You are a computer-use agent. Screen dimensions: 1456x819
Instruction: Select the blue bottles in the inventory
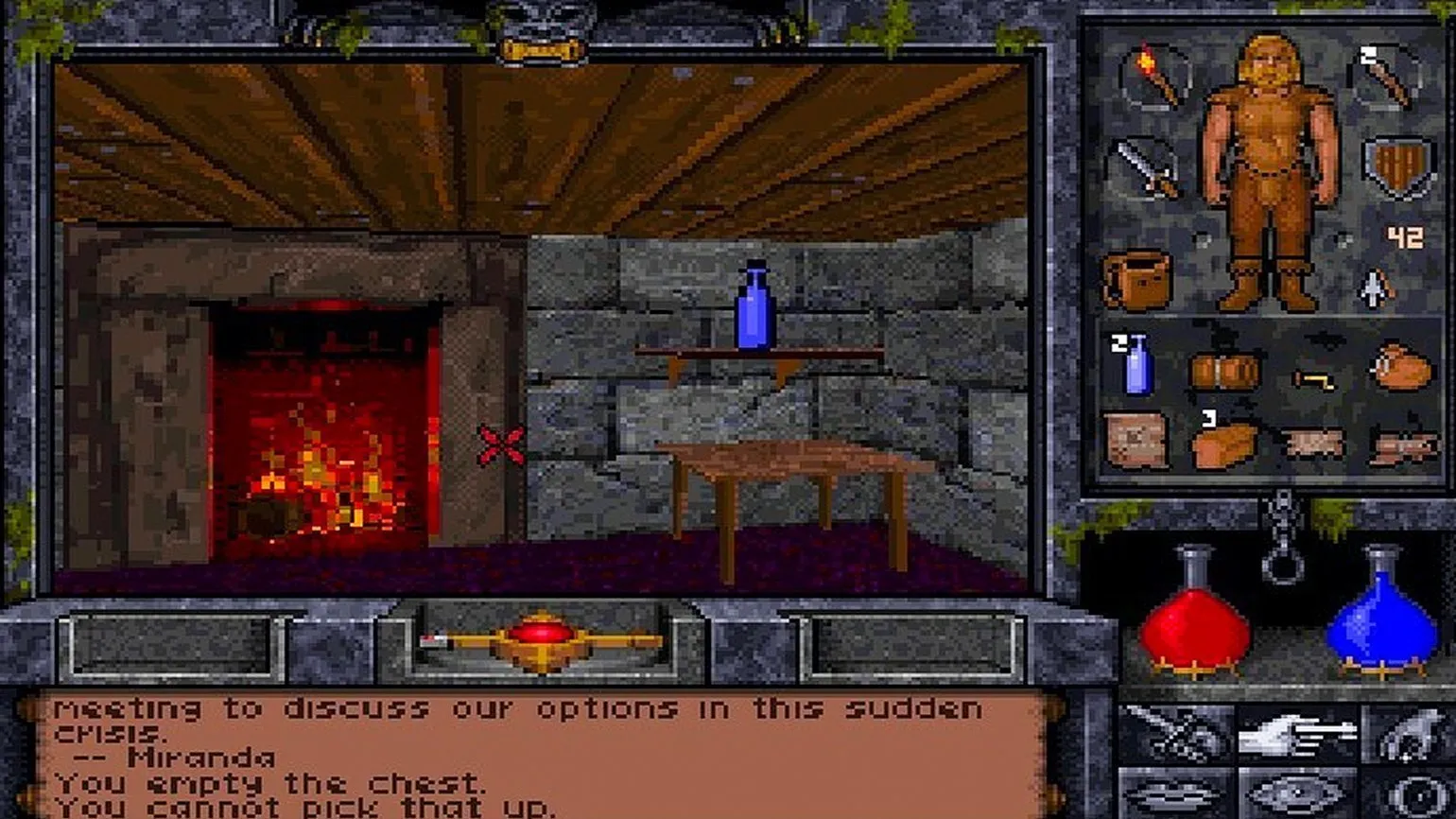tap(1135, 364)
